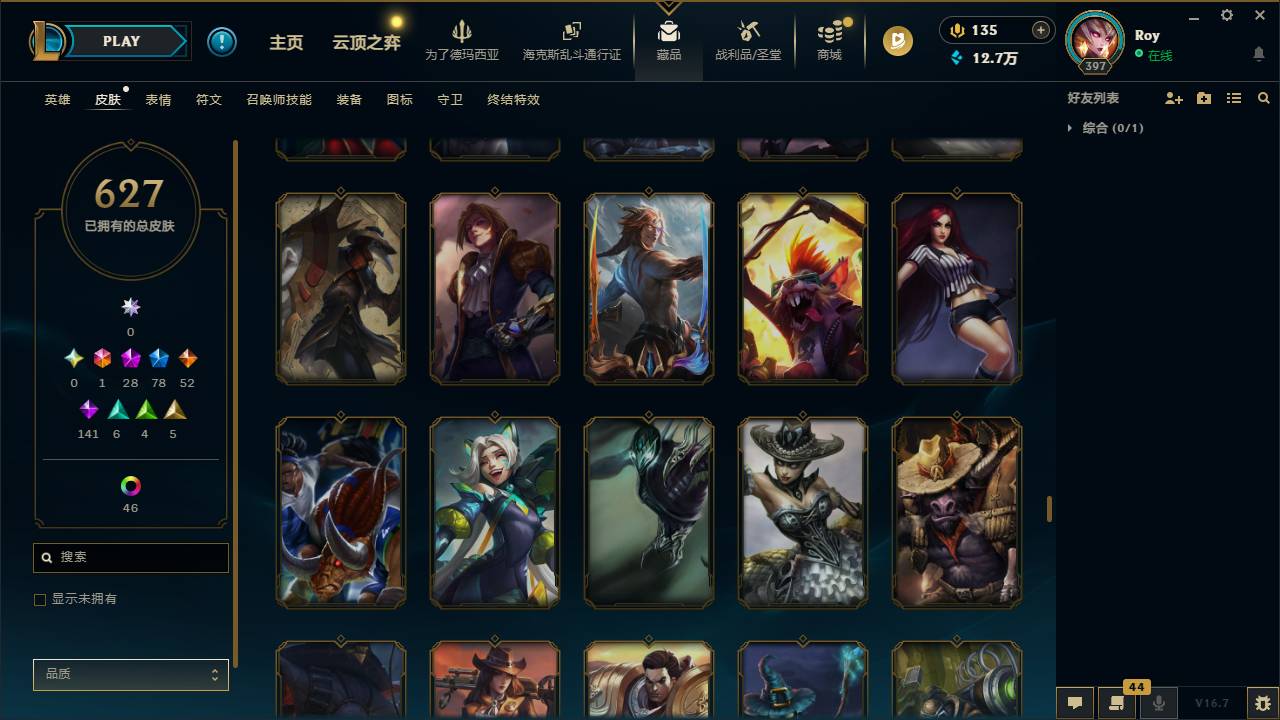This screenshot has height=720, width=1280.
Task: Click the PLAY button
Action: click(x=121, y=41)
